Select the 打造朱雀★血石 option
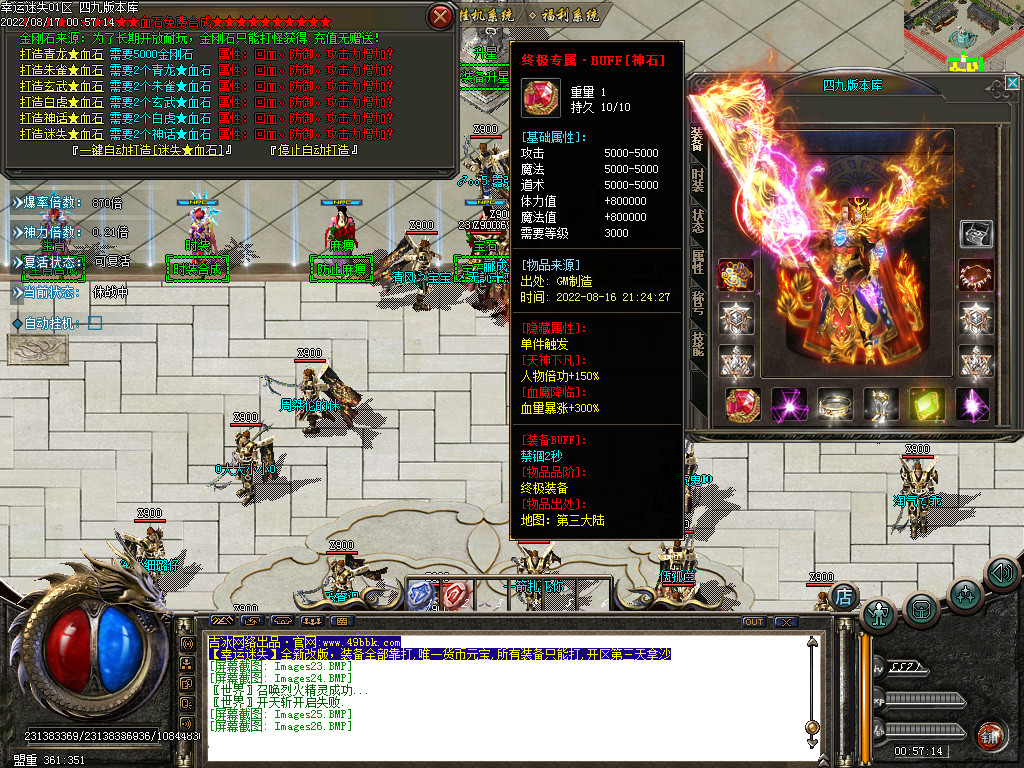The height and width of the screenshot is (768, 1024). pyautogui.click(x=61, y=70)
